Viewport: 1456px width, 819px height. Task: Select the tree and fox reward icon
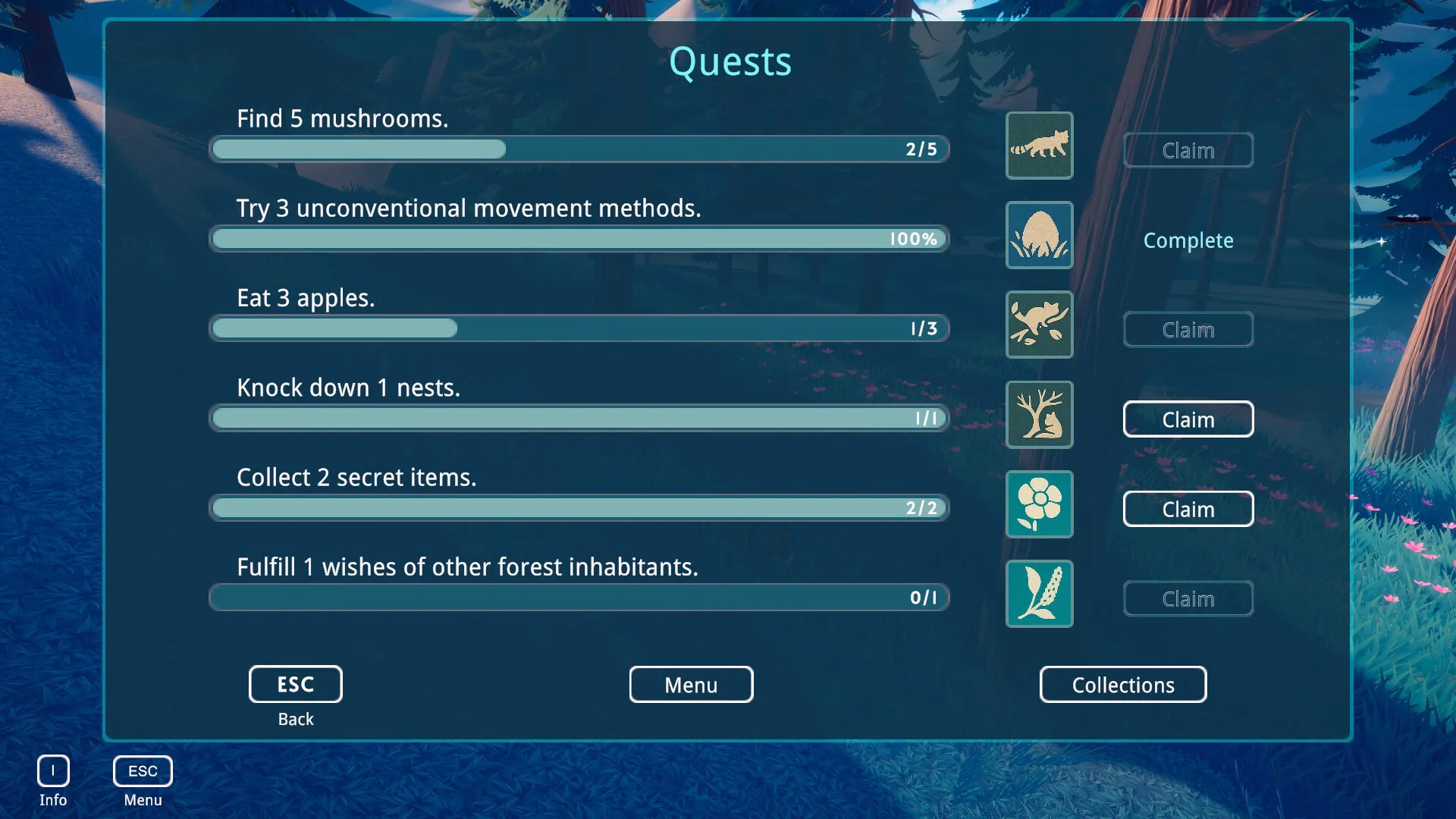pyautogui.click(x=1039, y=415)
